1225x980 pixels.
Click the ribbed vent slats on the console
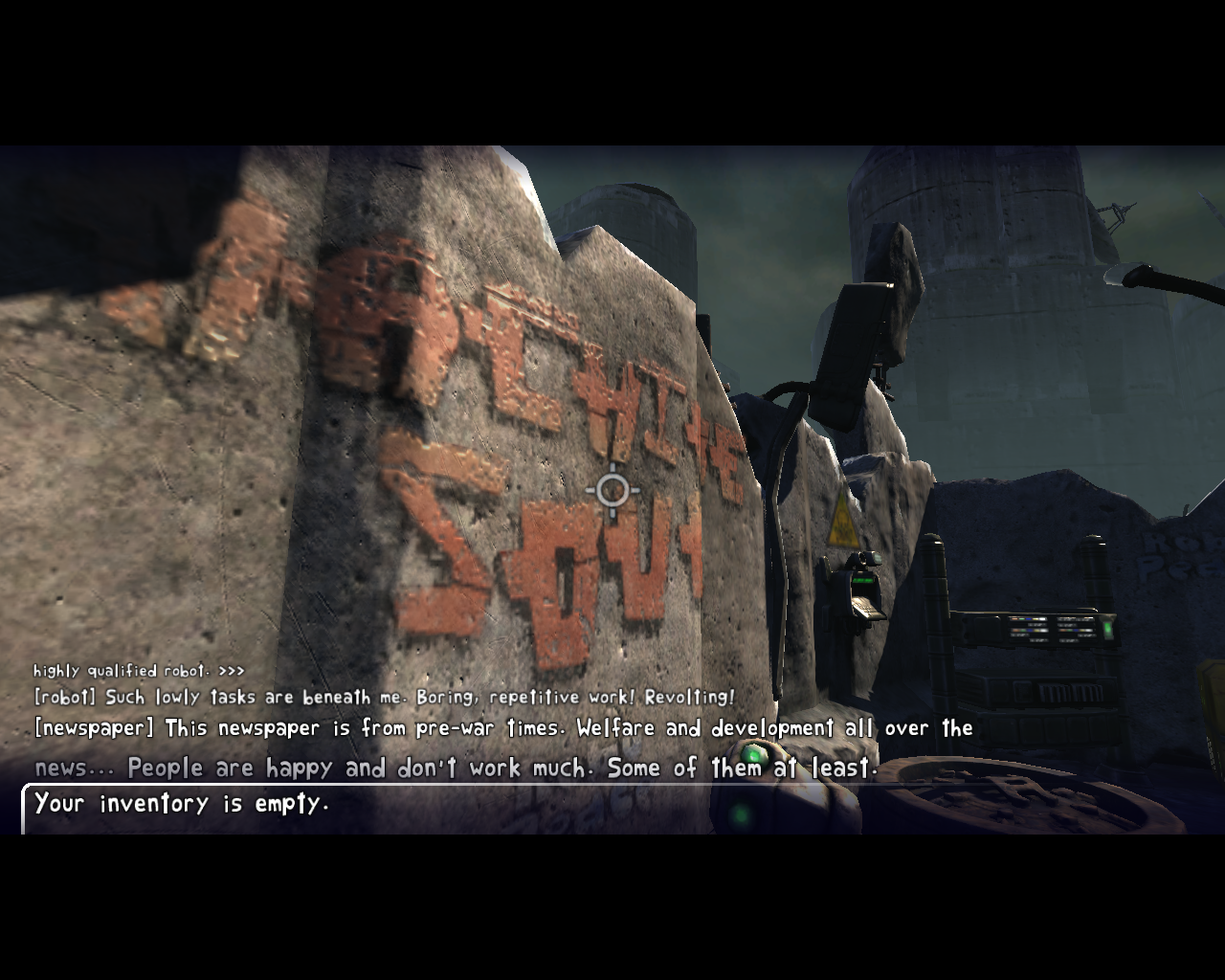coord(1072,691)
